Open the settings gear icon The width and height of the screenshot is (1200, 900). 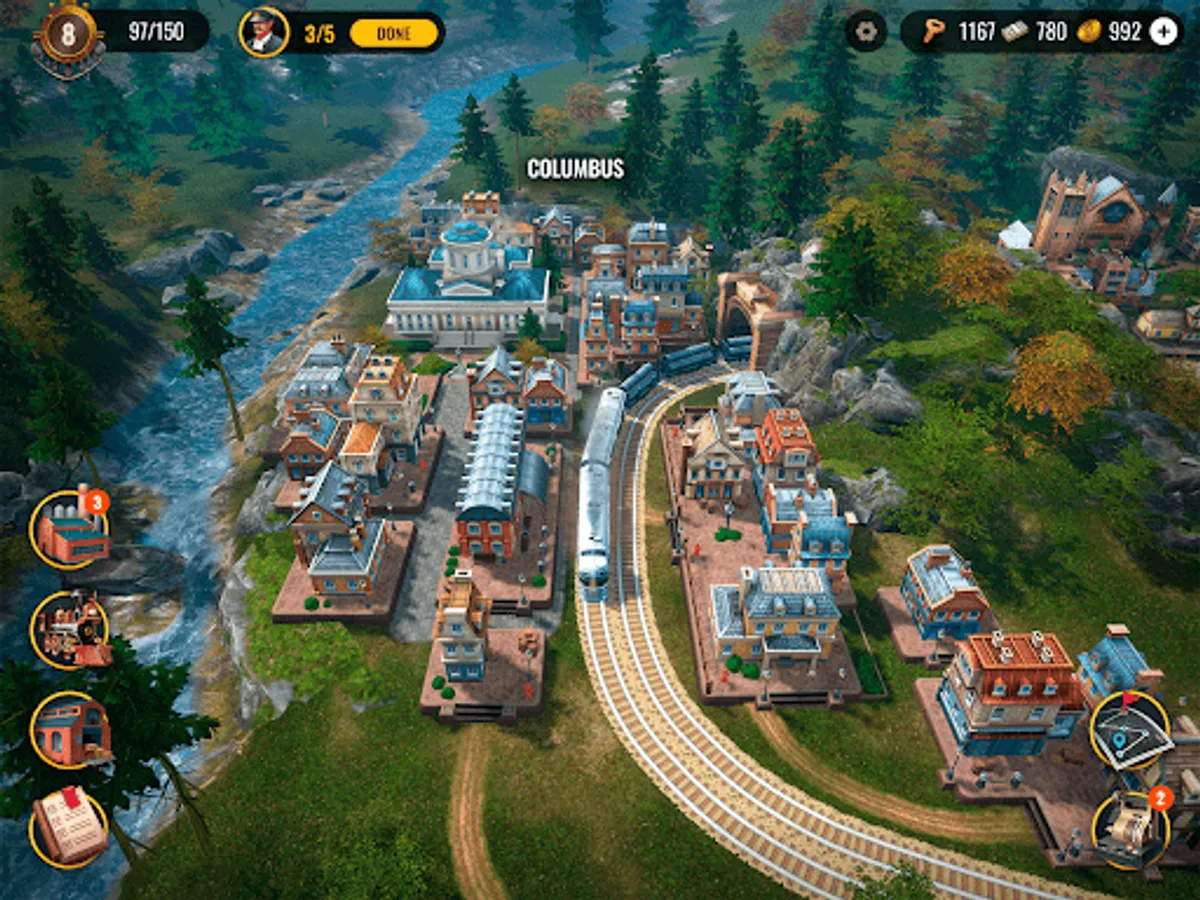point(865,31)
